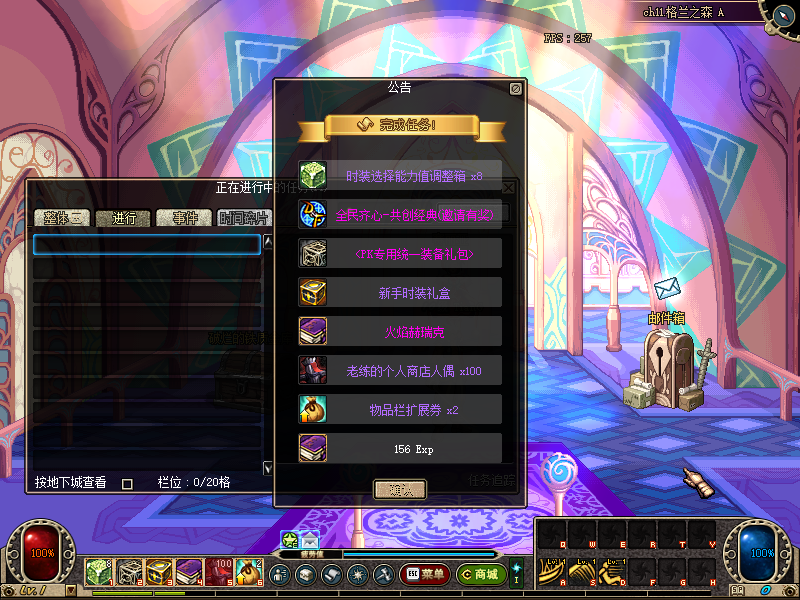Screen dimensions: 800x600
Task: Switch to the 整体 quest tab
Action: pyautogui.click(x=62, y=218)
